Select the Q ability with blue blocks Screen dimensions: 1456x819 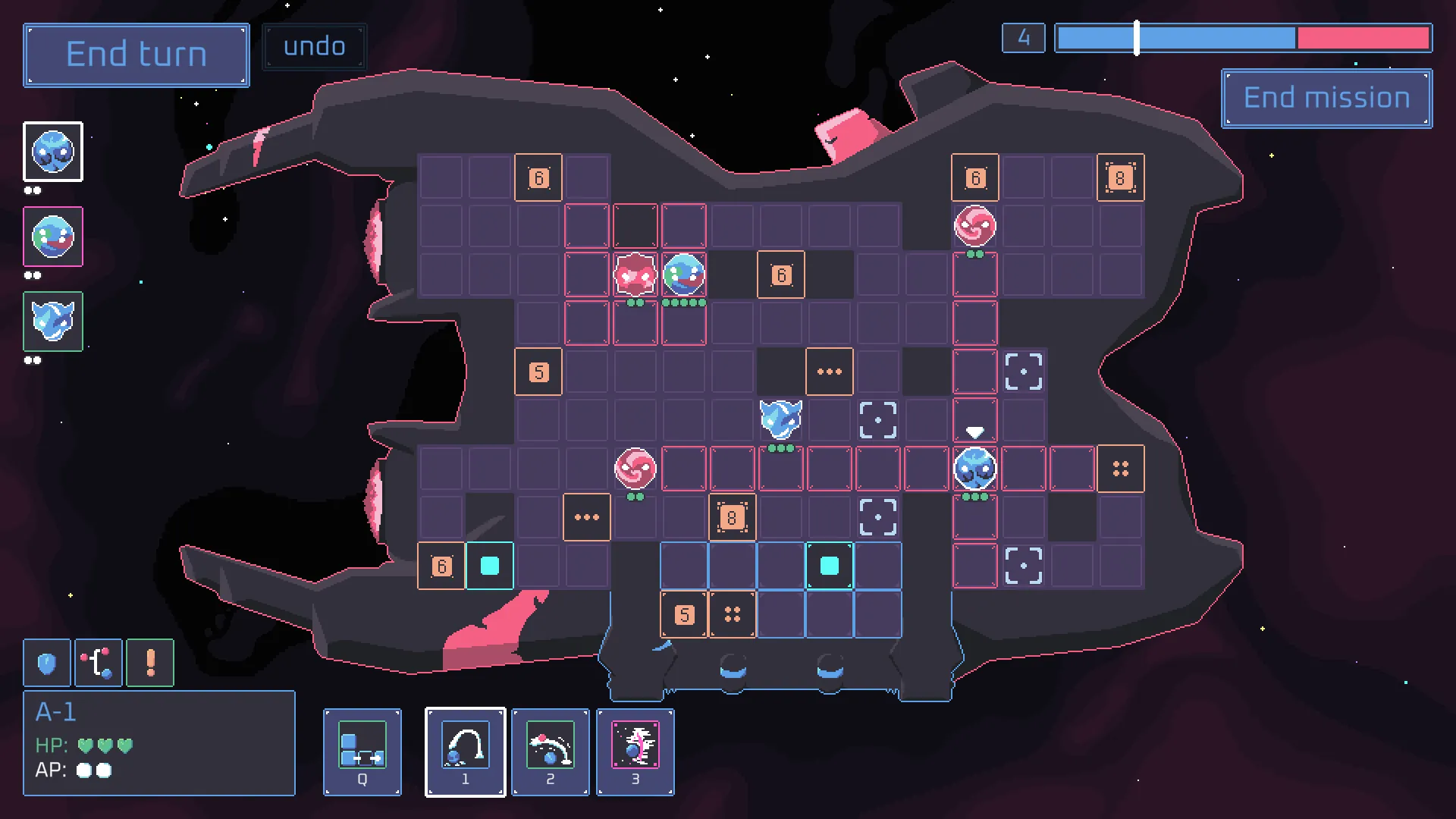tap(362, 752)
